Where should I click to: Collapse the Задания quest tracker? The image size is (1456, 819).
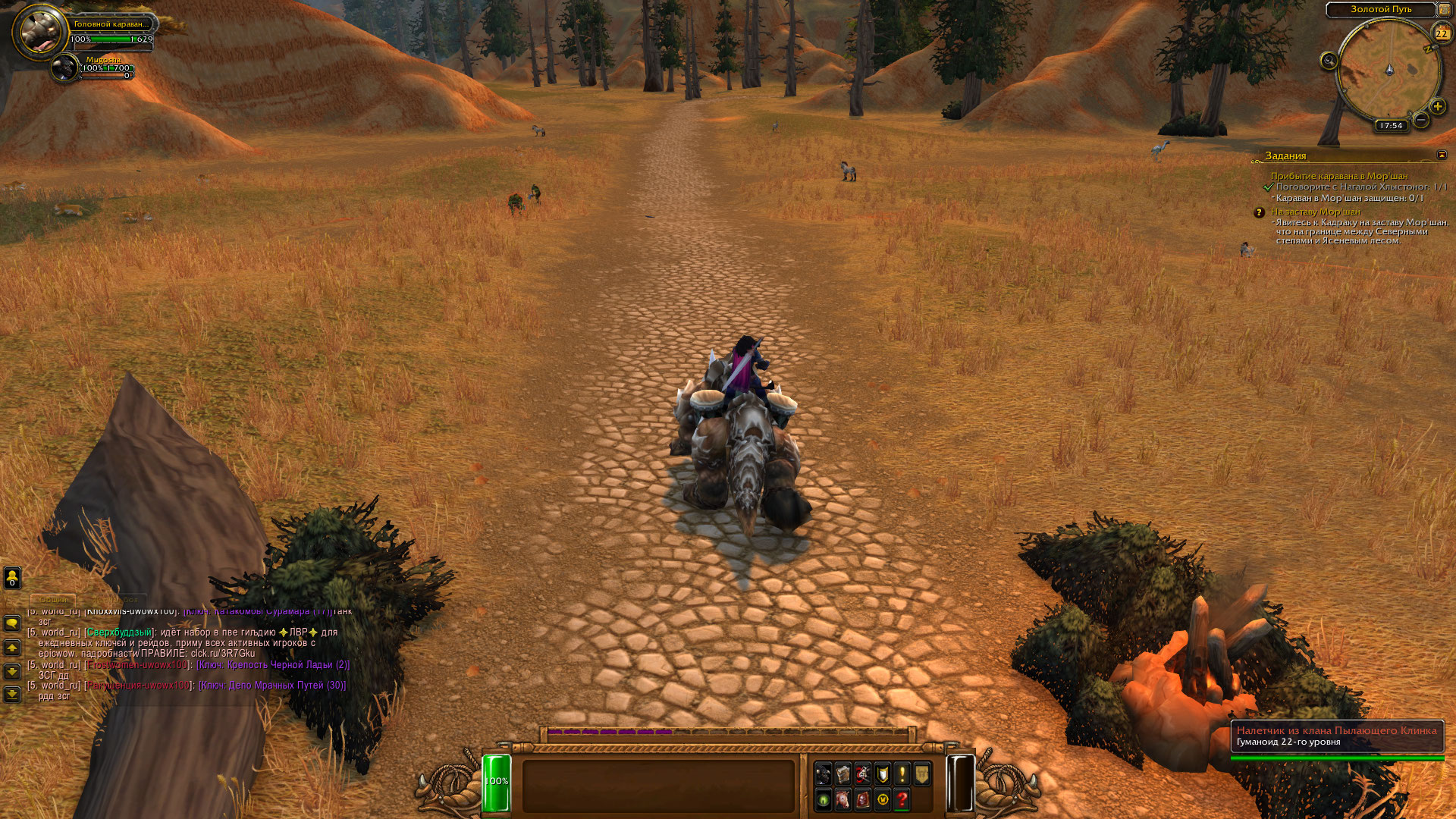[x=1442, y=155]
